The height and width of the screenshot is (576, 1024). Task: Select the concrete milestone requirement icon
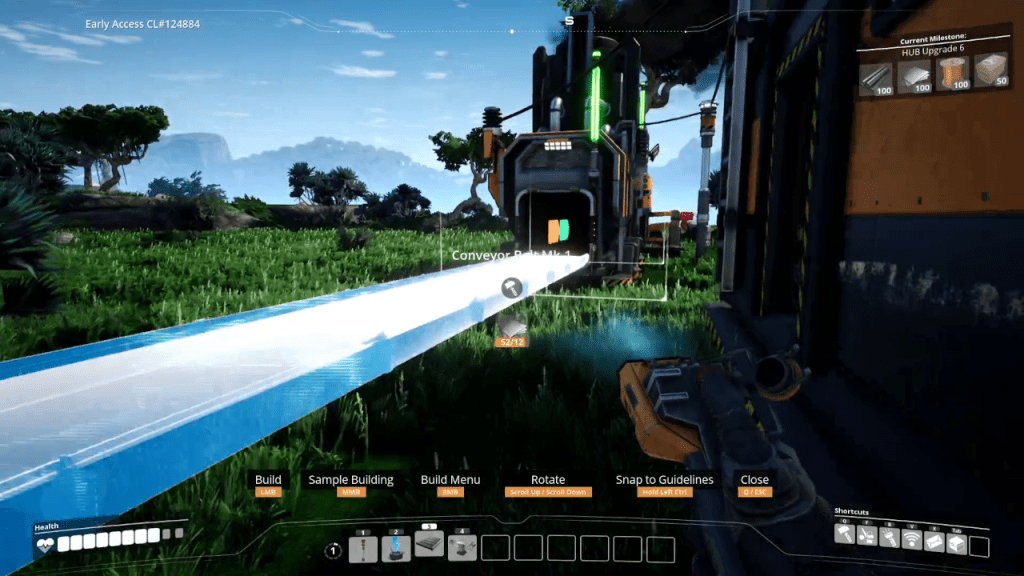pyautogui.click(x=991, y=71)
